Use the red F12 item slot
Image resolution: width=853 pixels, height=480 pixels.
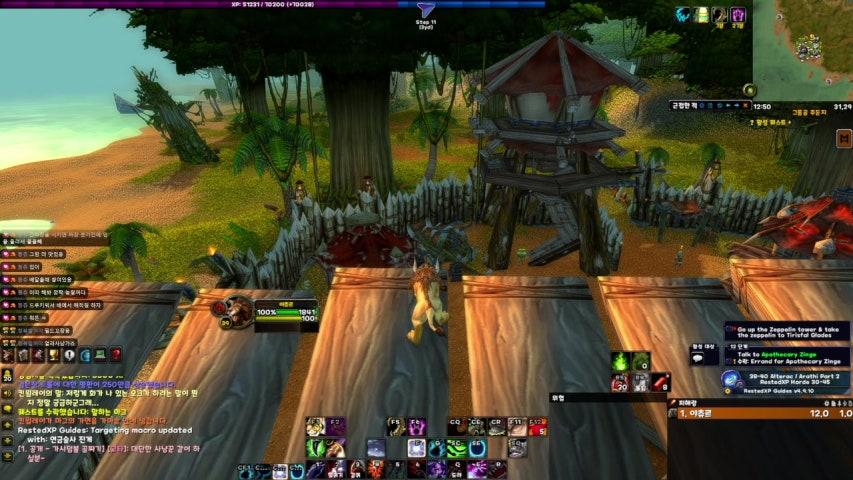pyautogui.click(x=538, y=425)
